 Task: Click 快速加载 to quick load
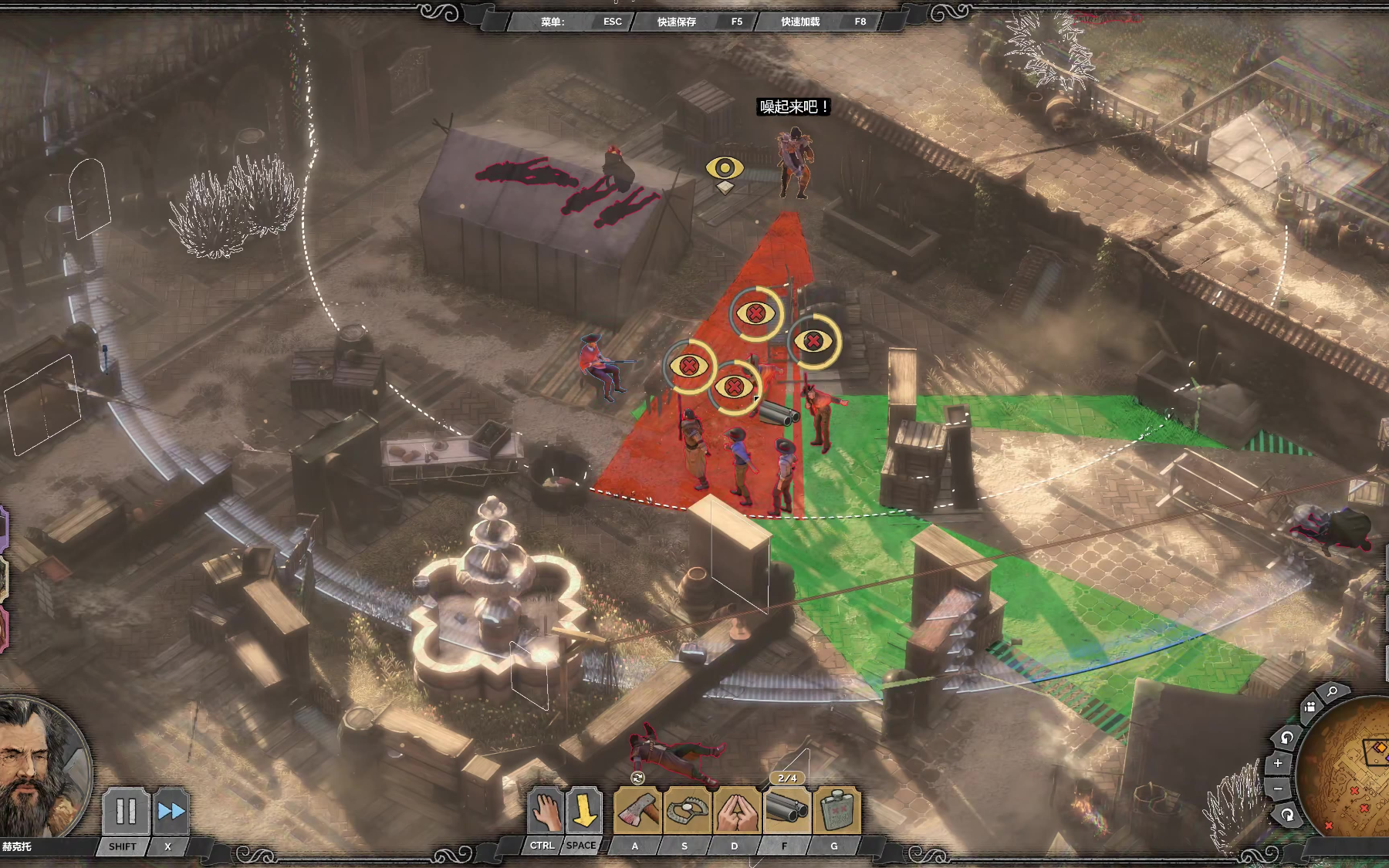point(800,22)
